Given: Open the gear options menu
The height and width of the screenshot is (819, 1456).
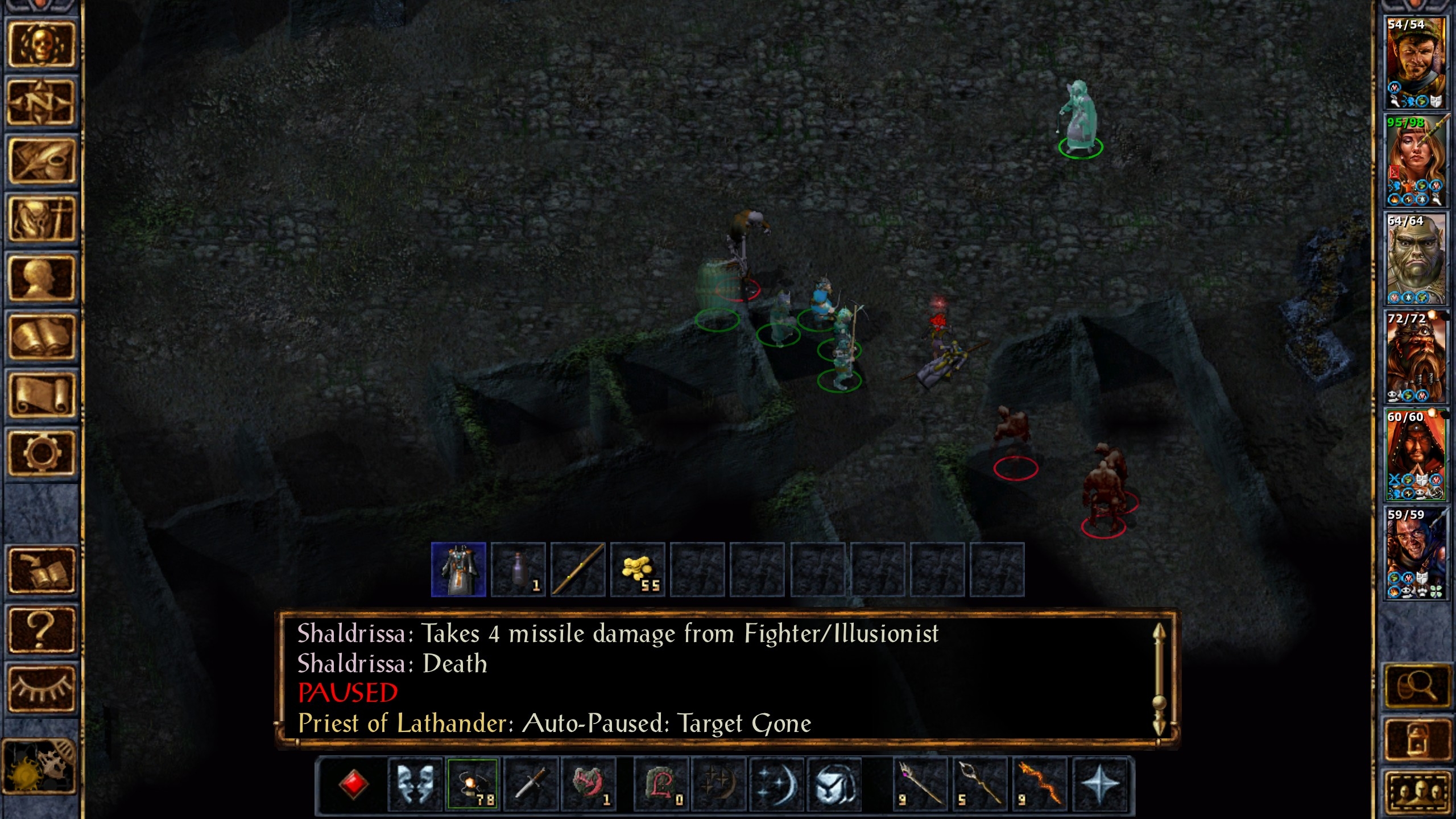Looking at the screenshot, I should [x=40, y=453].
